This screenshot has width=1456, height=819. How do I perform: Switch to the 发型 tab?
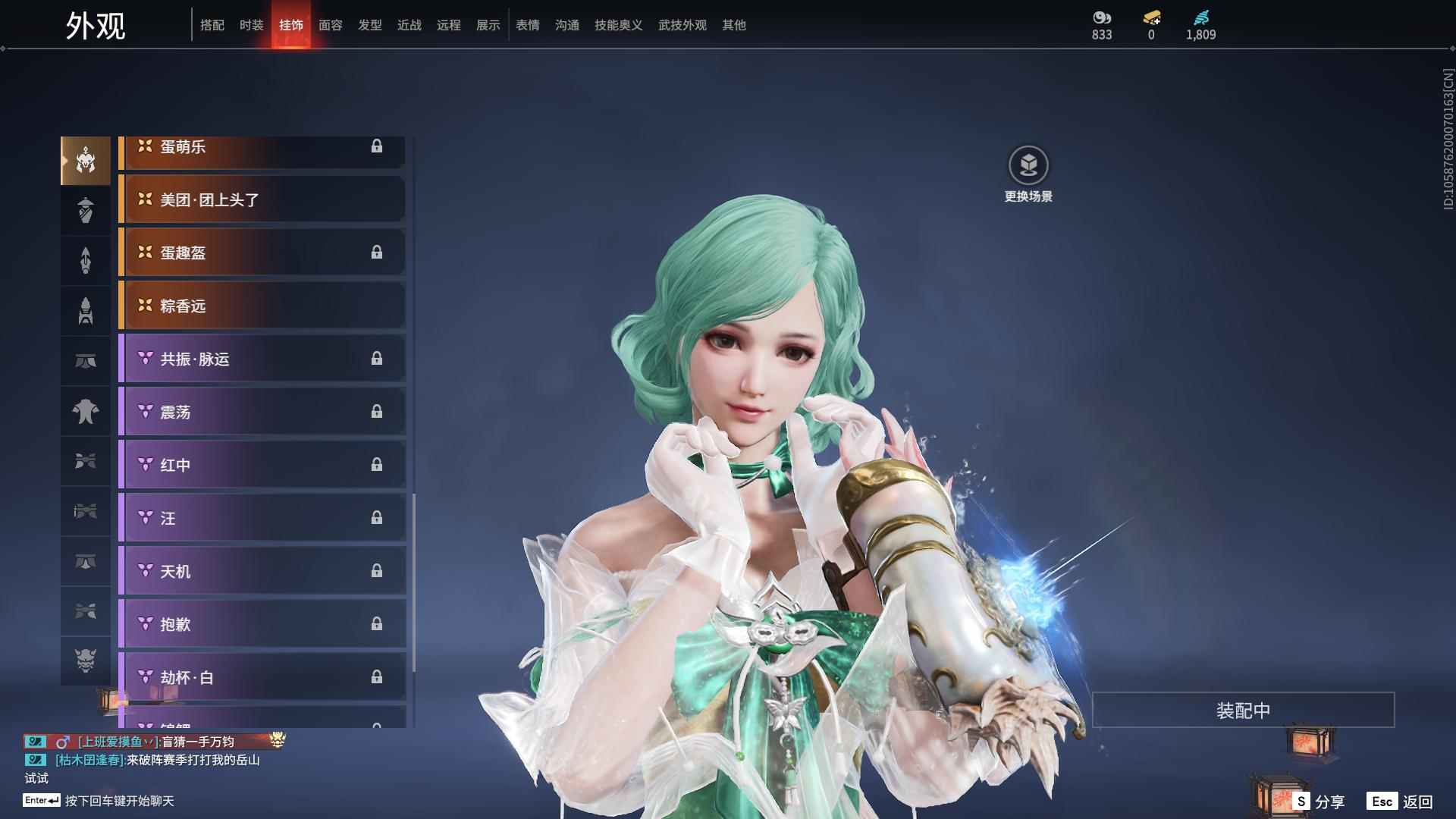(x=369, y=25)
